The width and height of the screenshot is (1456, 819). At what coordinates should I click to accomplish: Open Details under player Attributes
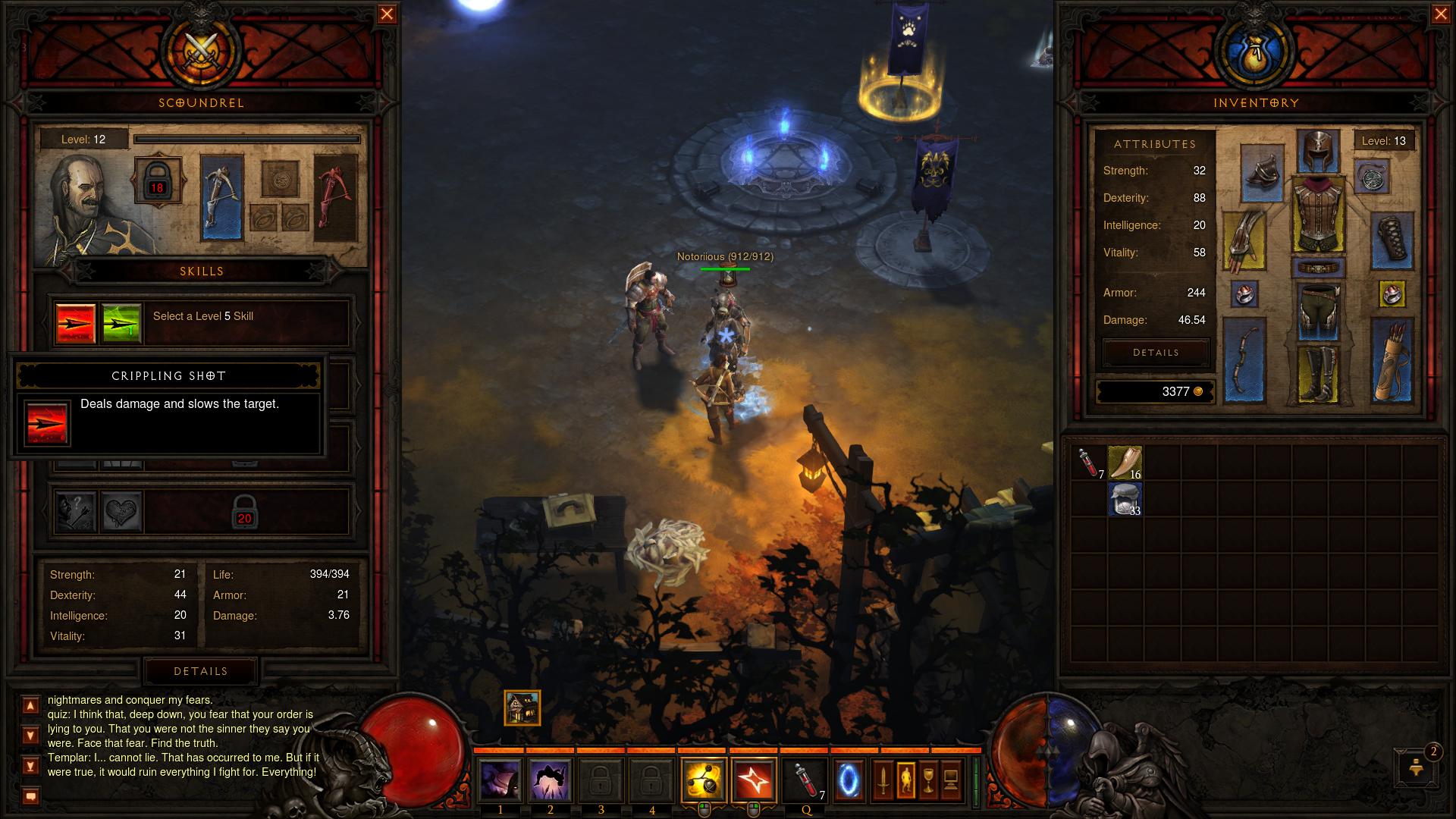coord(1156,353)
